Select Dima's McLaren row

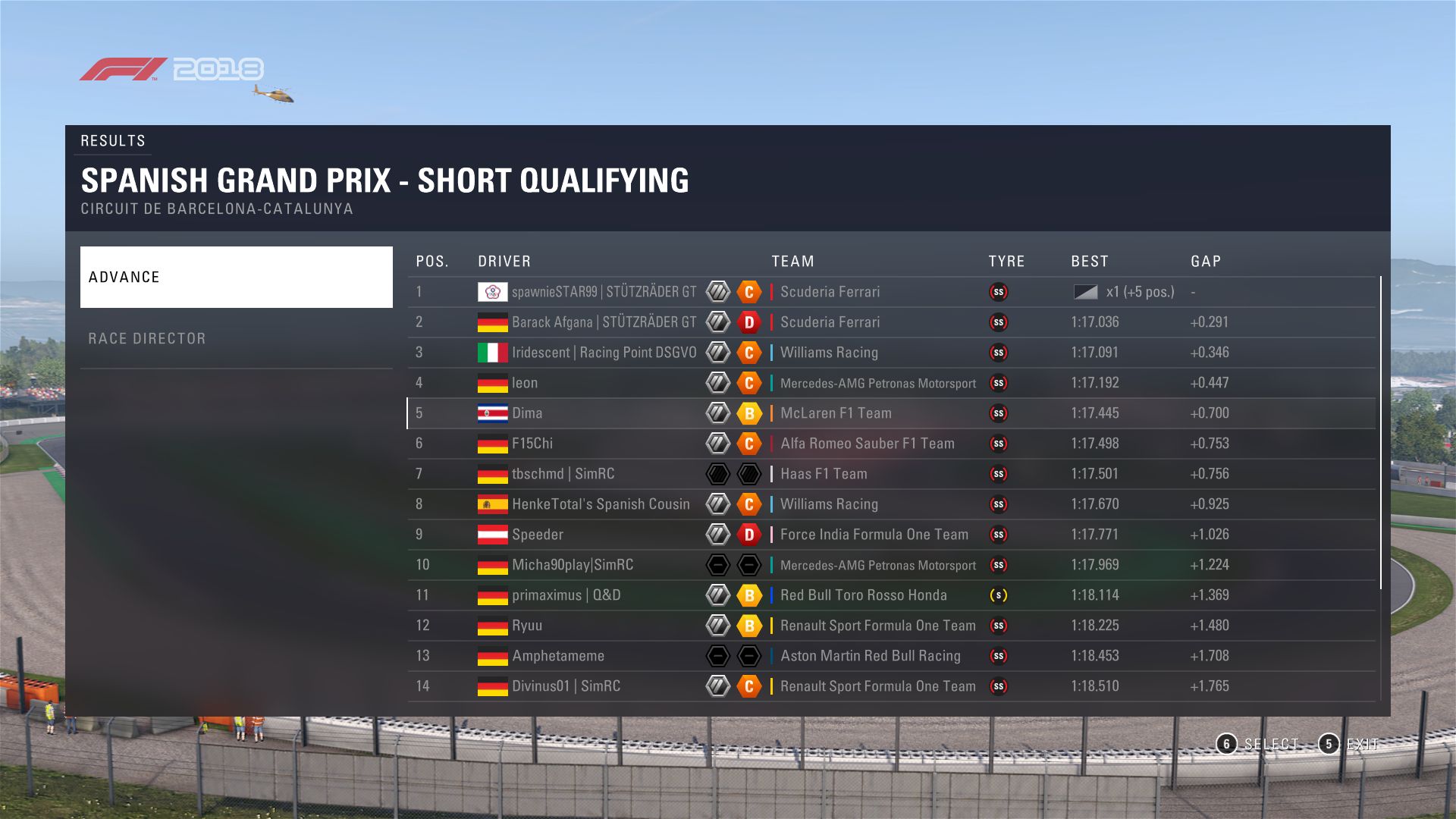tap(891, 413)
